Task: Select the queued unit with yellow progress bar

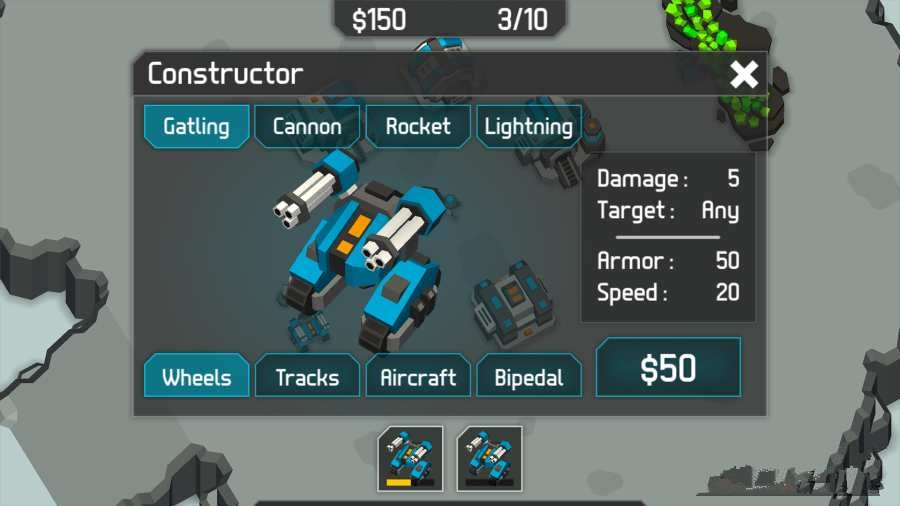Action: [410, 458]
